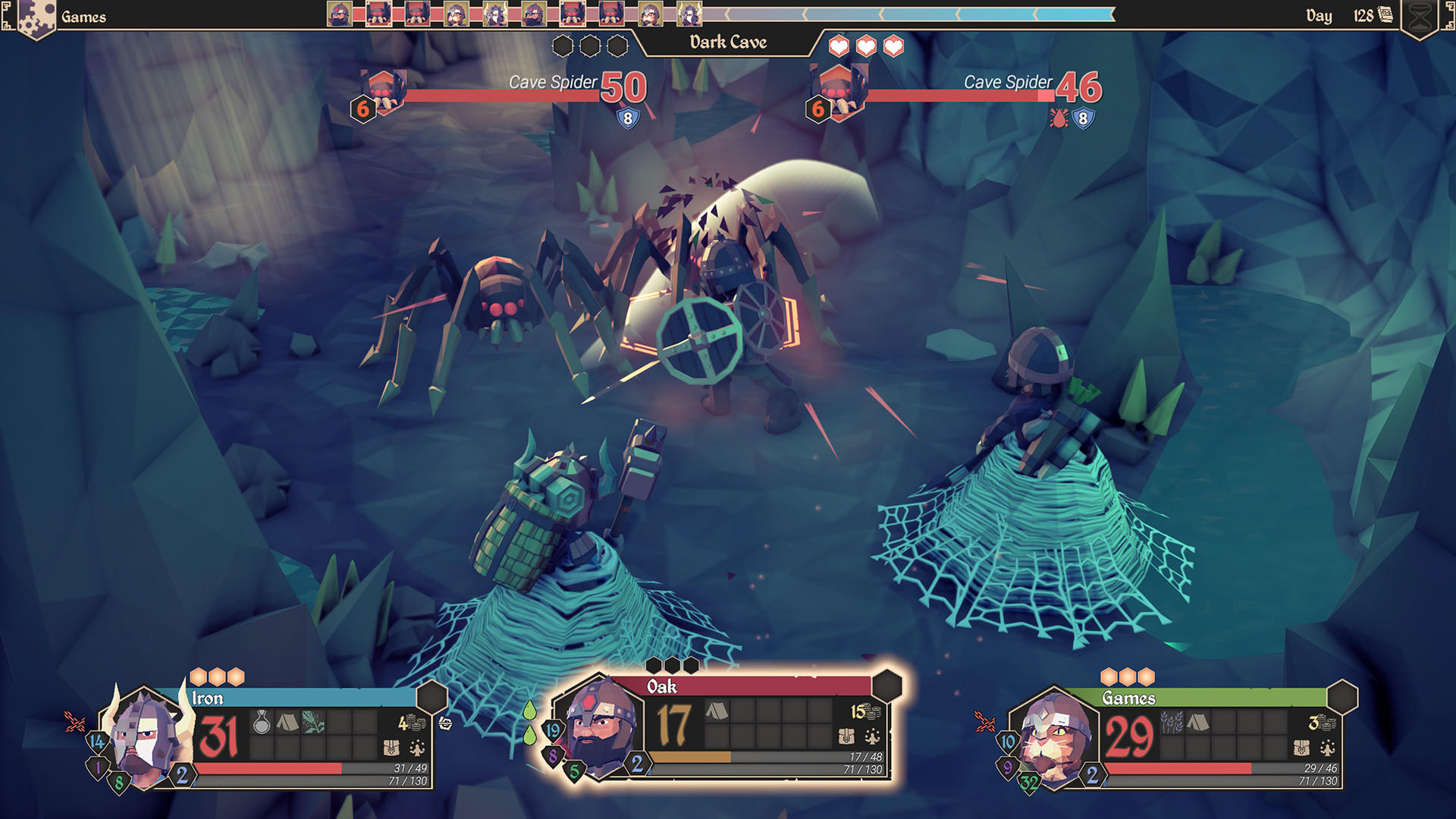
Task: Open the potion item in Iron's inventory
Action: click(262, 721)
